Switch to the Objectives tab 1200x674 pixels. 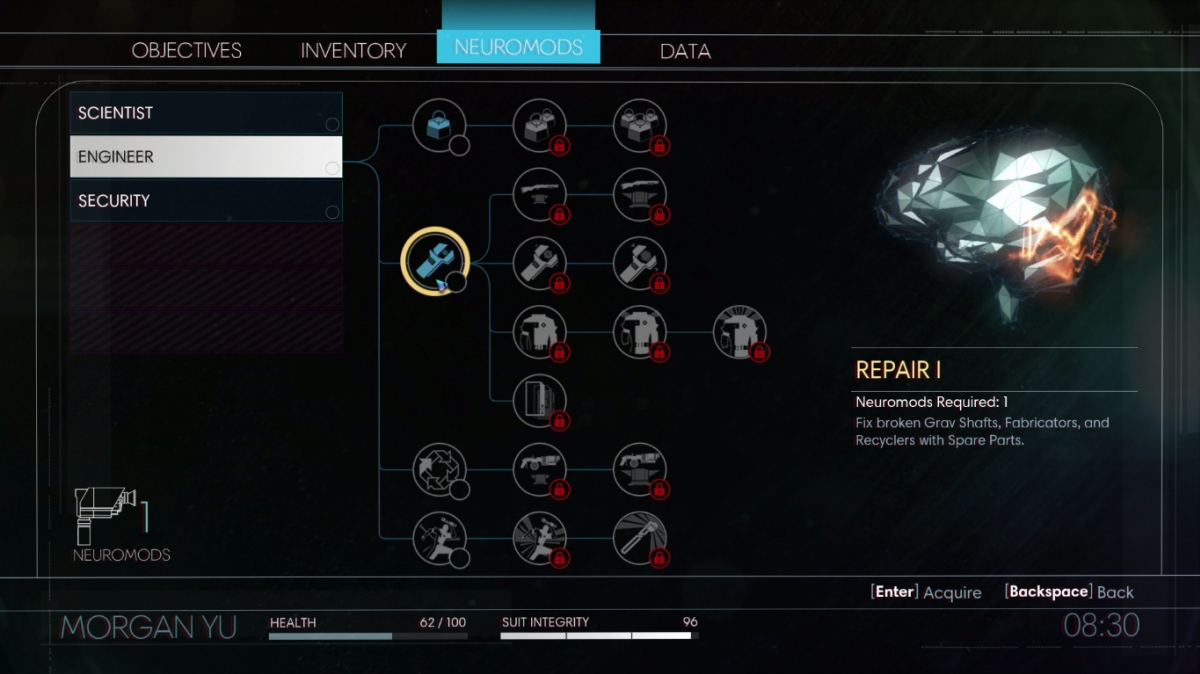[x=187, y=50]
